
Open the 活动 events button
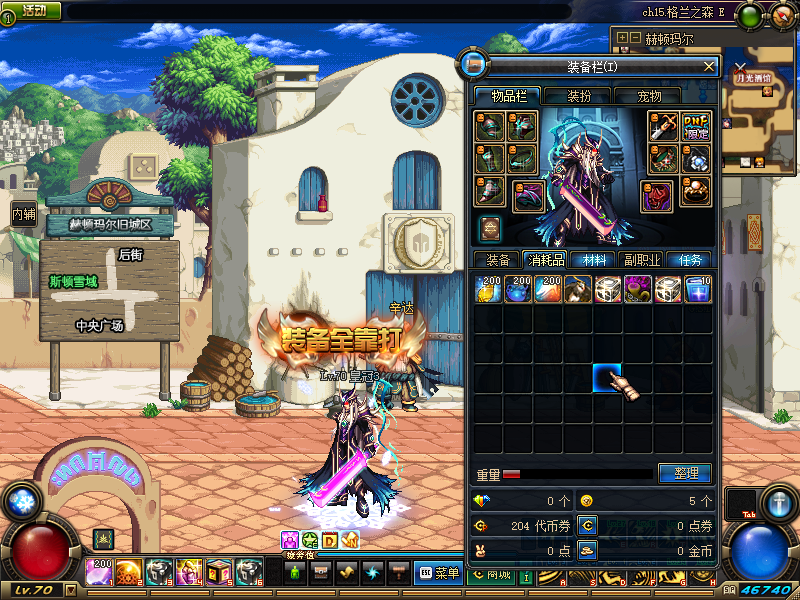[32, 10]
